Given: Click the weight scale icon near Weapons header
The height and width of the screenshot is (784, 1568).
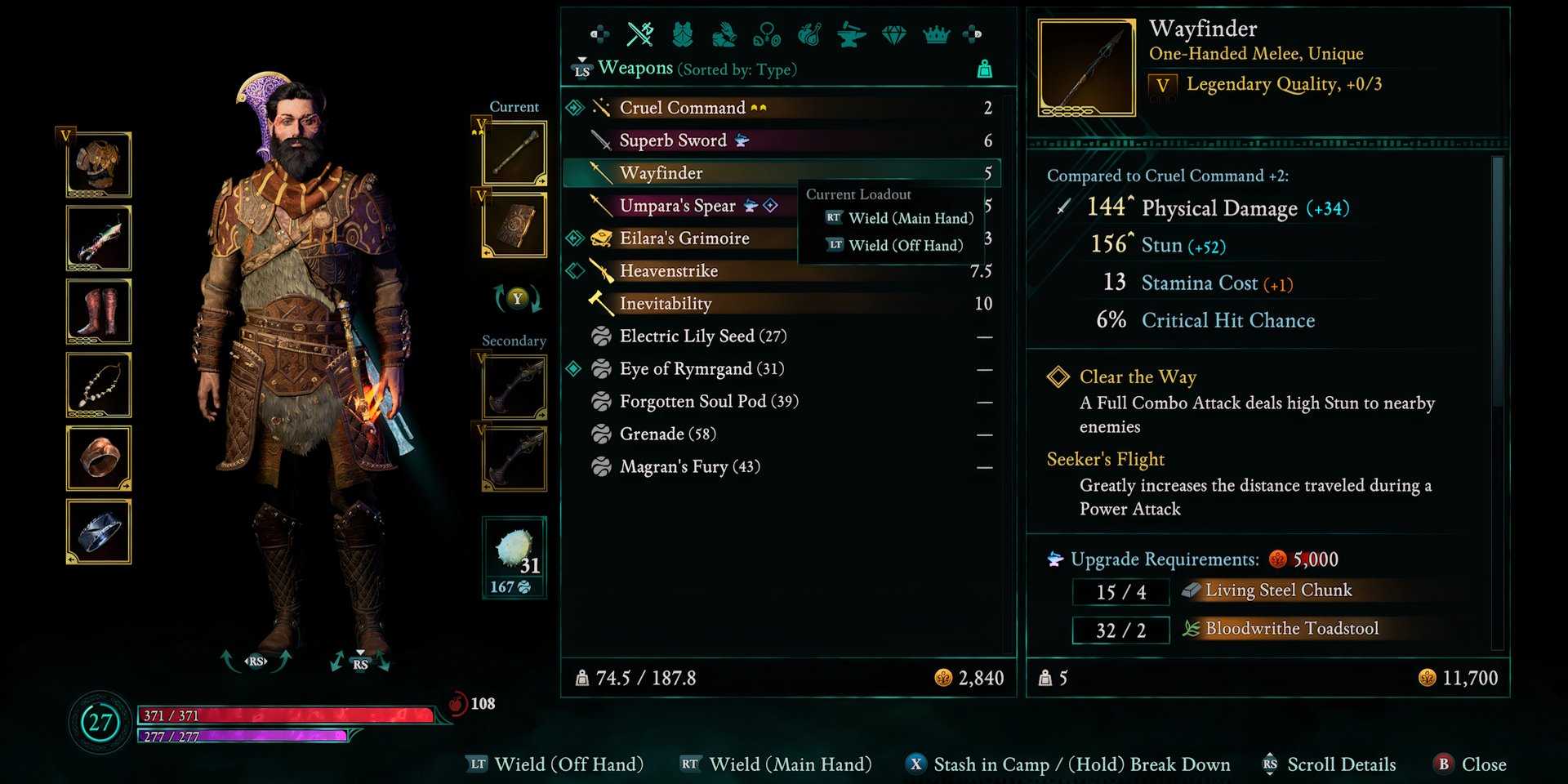Looking at the screenshot, I should coord(984,69).
